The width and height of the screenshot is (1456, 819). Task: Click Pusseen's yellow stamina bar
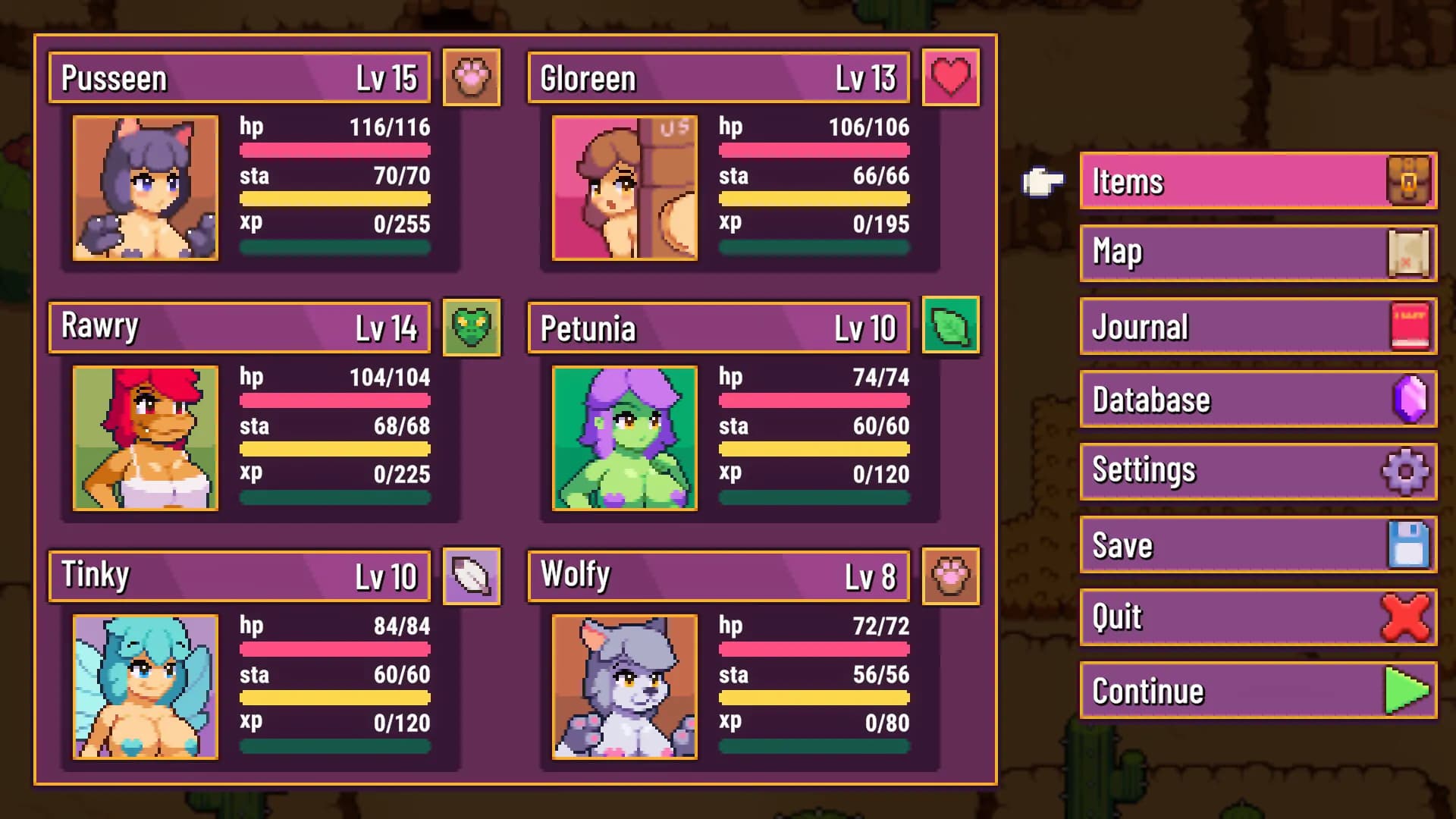point(334,199)
